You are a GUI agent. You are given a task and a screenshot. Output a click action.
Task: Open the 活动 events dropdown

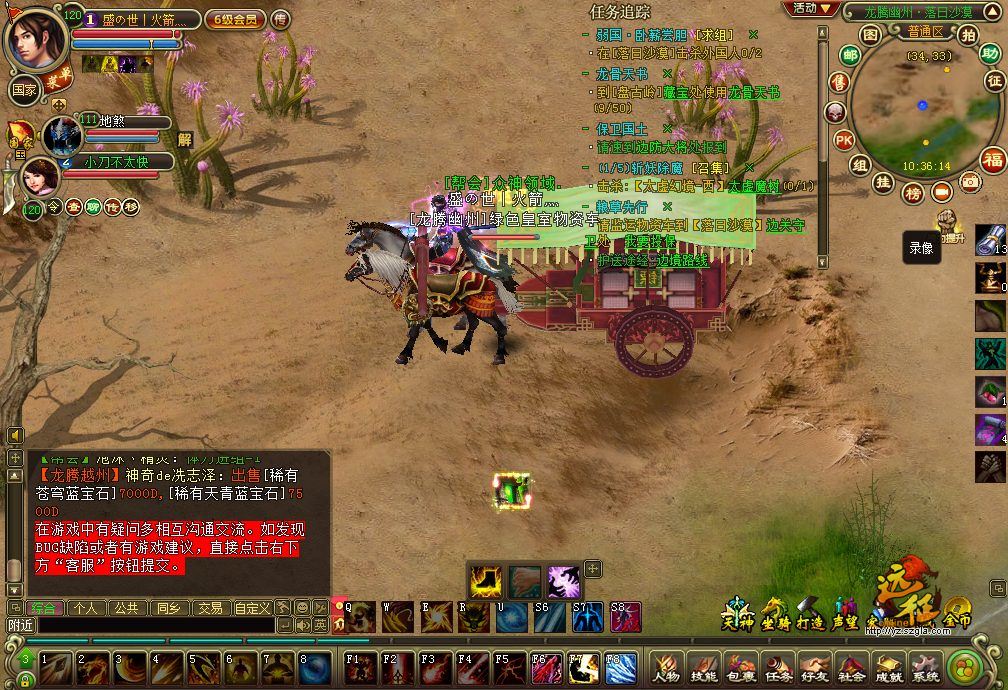(810, 8)
